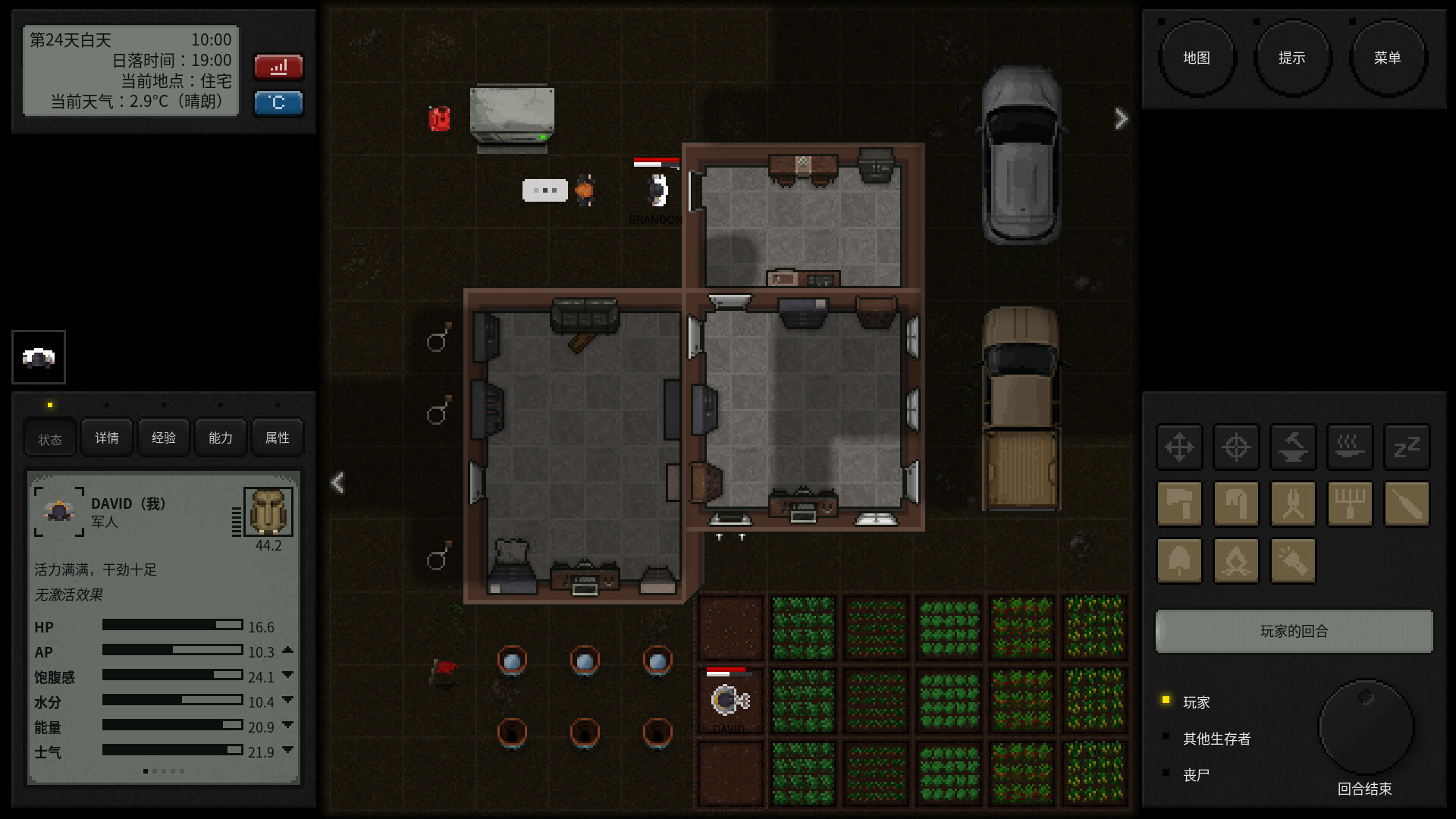Image resolution: width=1456 pixels, height=819 pixels.
Task: Select the move tool icon
Action: click(1179, 447)
